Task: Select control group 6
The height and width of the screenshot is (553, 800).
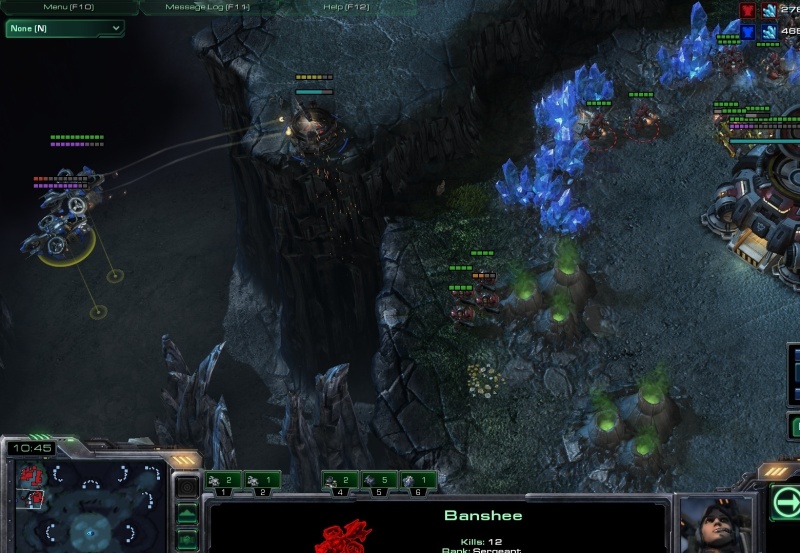Action: coord(418,482)
